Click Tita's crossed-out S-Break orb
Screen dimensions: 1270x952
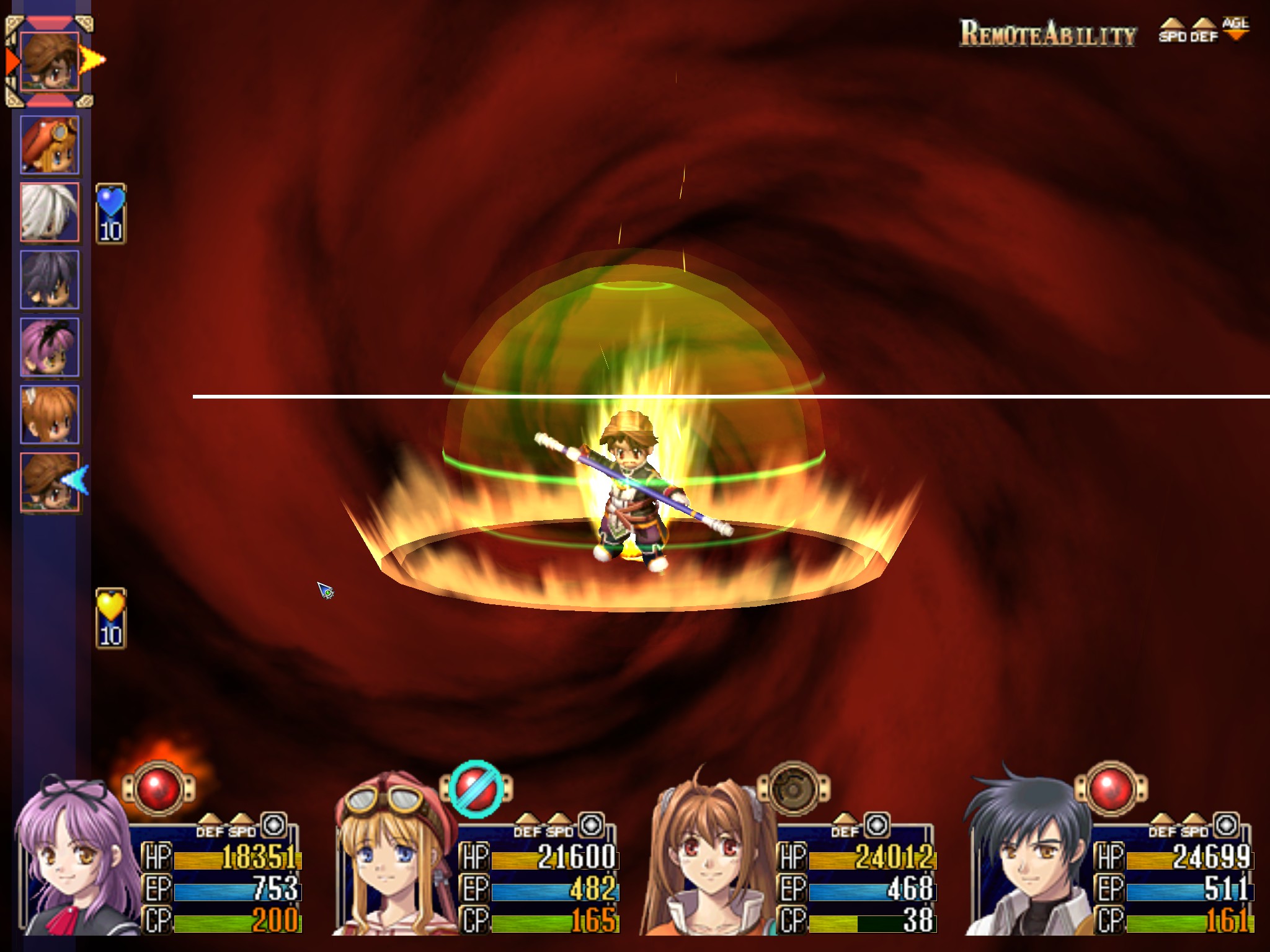pyautogui.click(x=476, y=788)
